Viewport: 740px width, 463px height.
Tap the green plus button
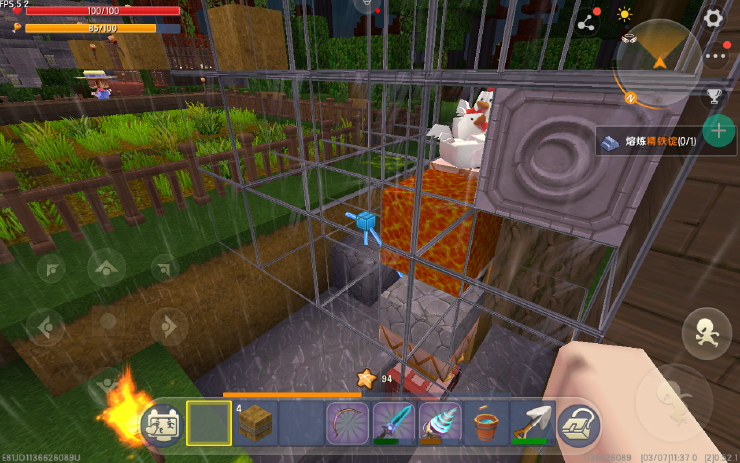(x=718, y=131)
